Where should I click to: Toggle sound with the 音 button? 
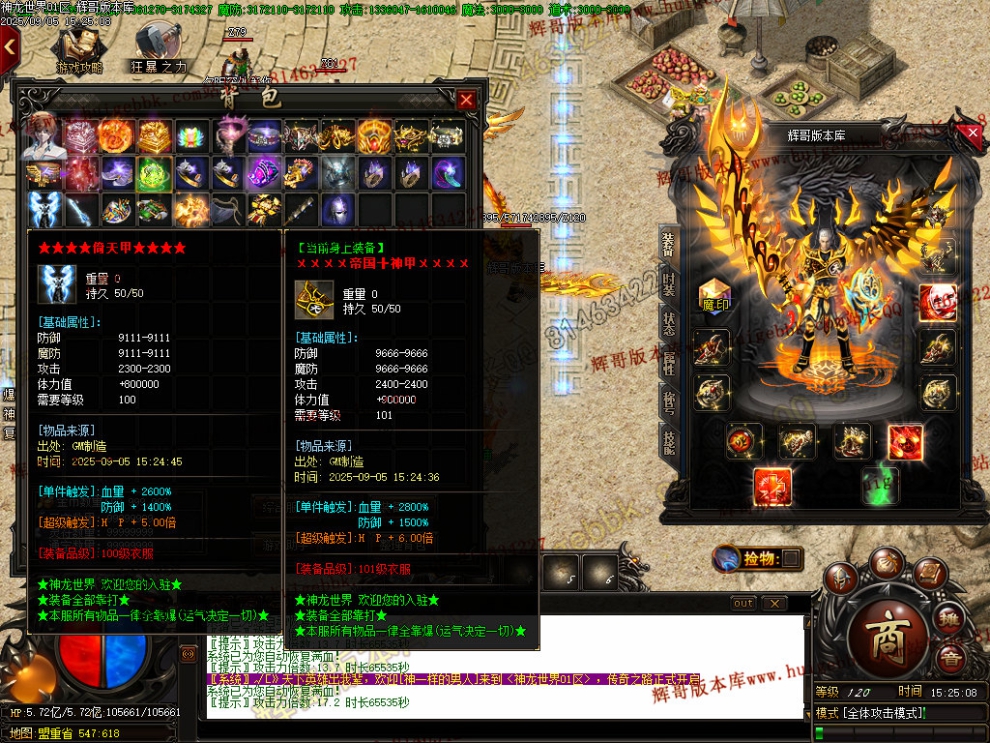point(950,657)
